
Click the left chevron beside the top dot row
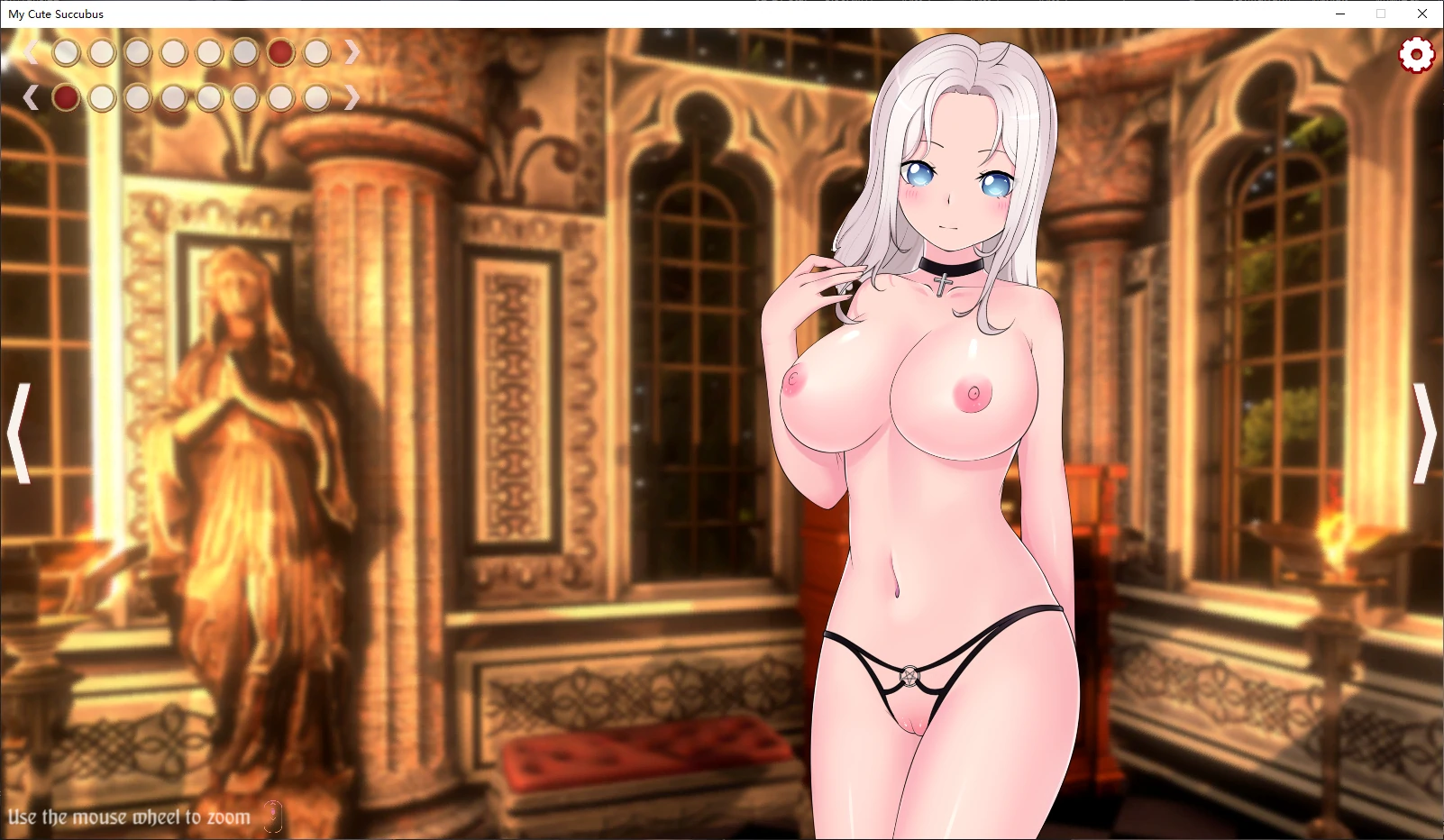tap(32, 52)
